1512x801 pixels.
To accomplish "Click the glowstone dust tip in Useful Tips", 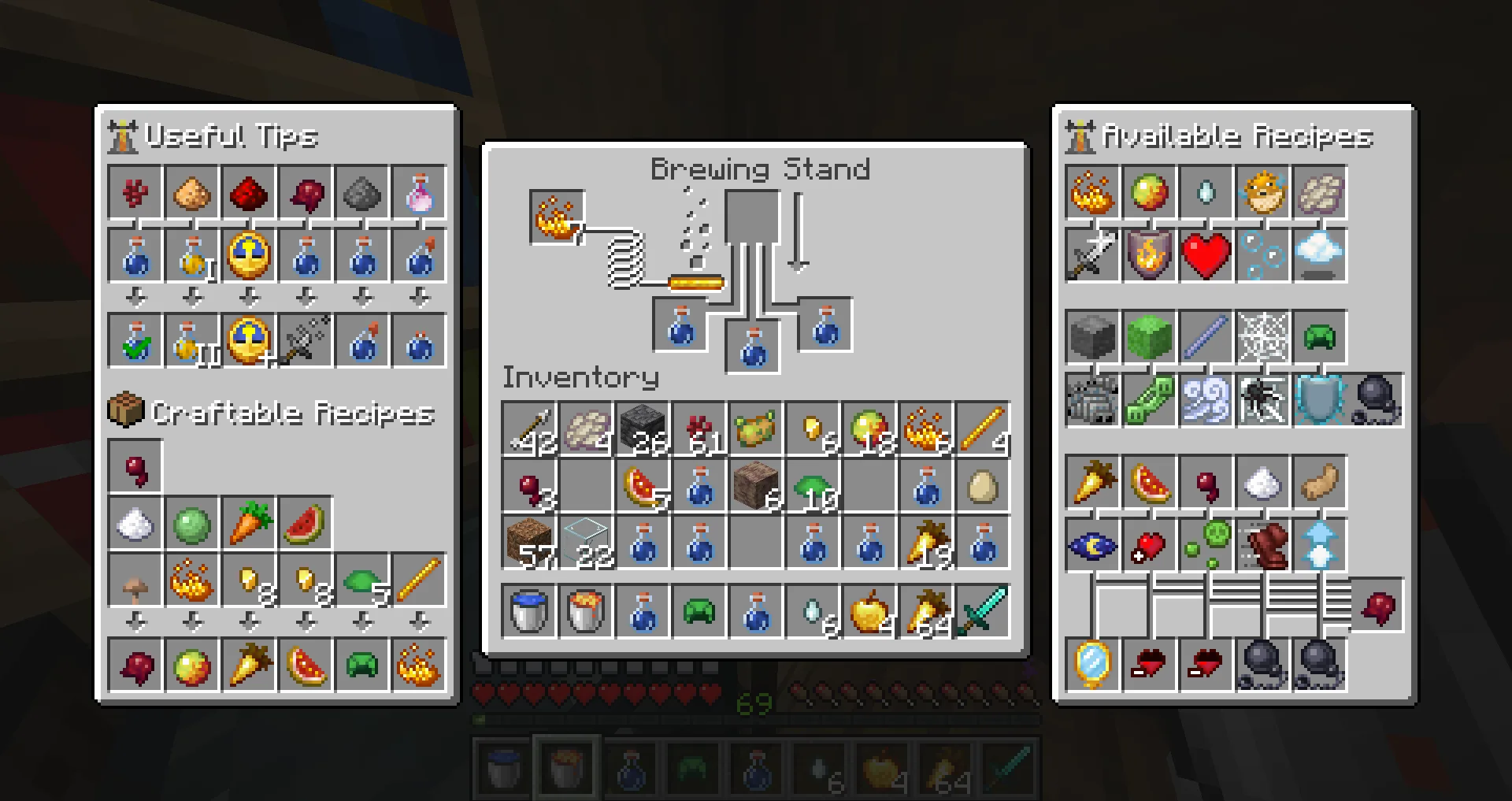I will pyautogui.click(x=191, y=191).
